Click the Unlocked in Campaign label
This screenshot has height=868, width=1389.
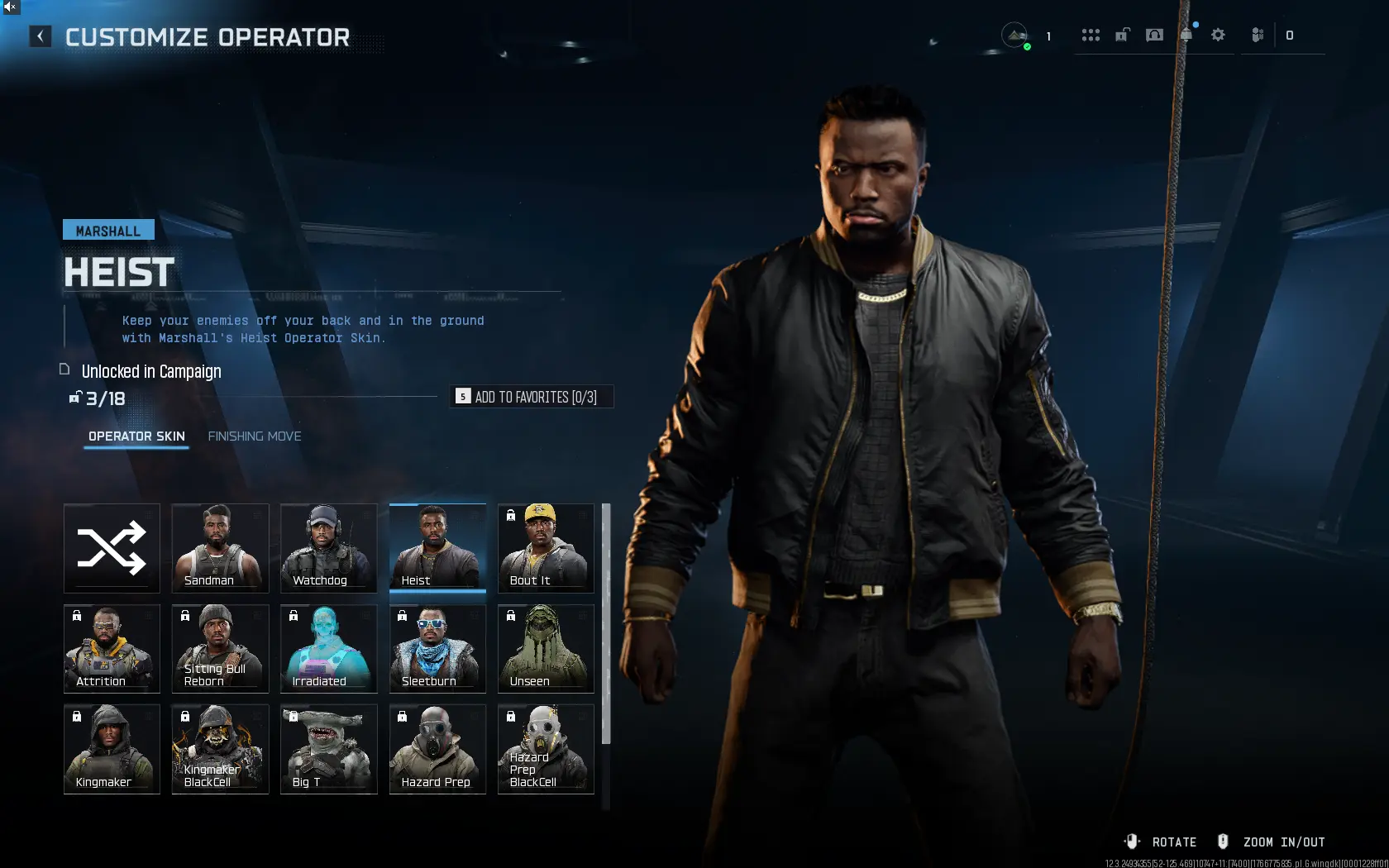[x=150, y=371]
